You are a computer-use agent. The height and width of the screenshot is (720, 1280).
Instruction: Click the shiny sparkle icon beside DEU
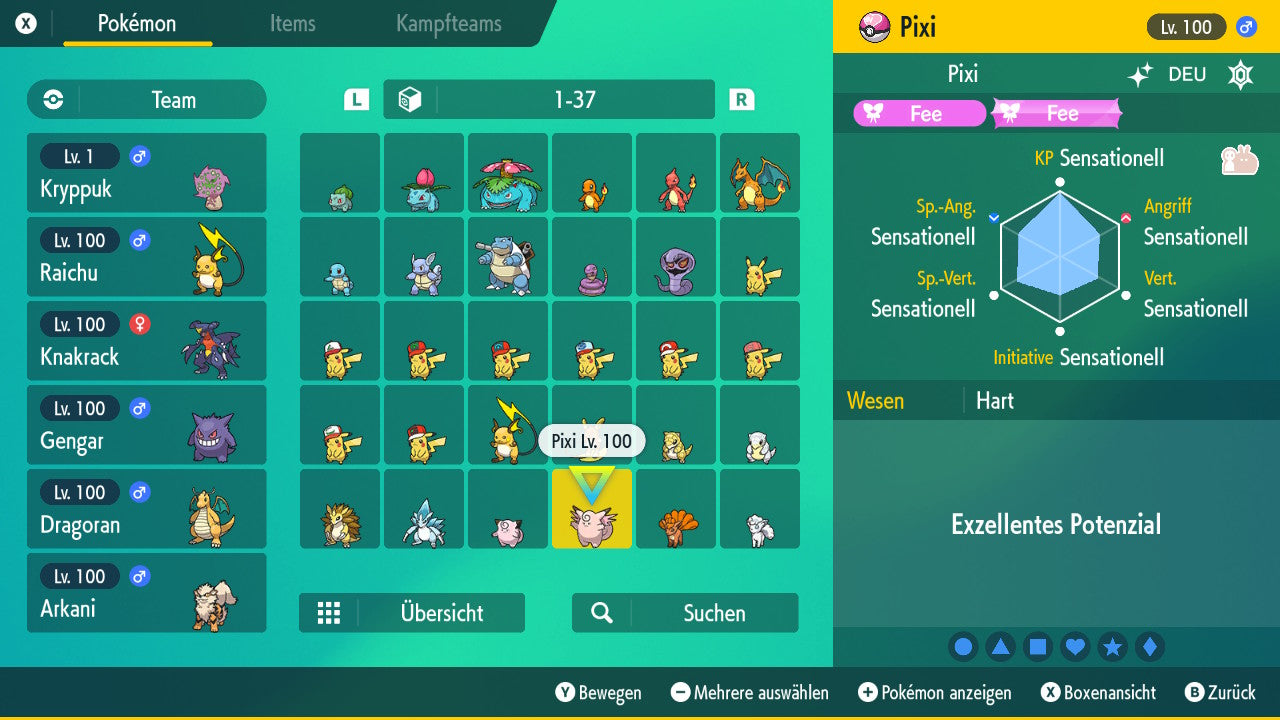[x=1138, y=74]
